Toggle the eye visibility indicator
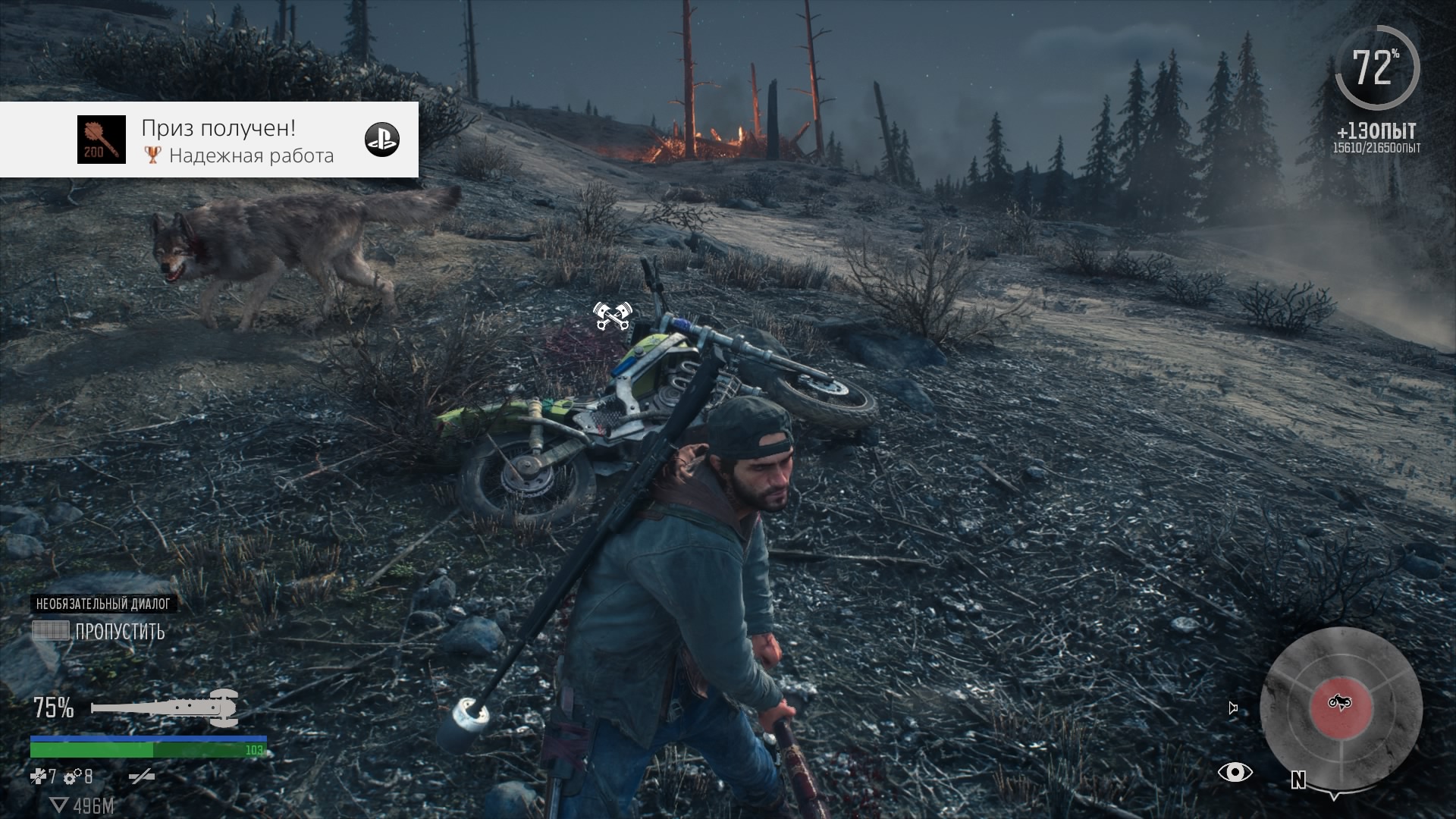This screenshot has height=819, width=1456. 1235,773
